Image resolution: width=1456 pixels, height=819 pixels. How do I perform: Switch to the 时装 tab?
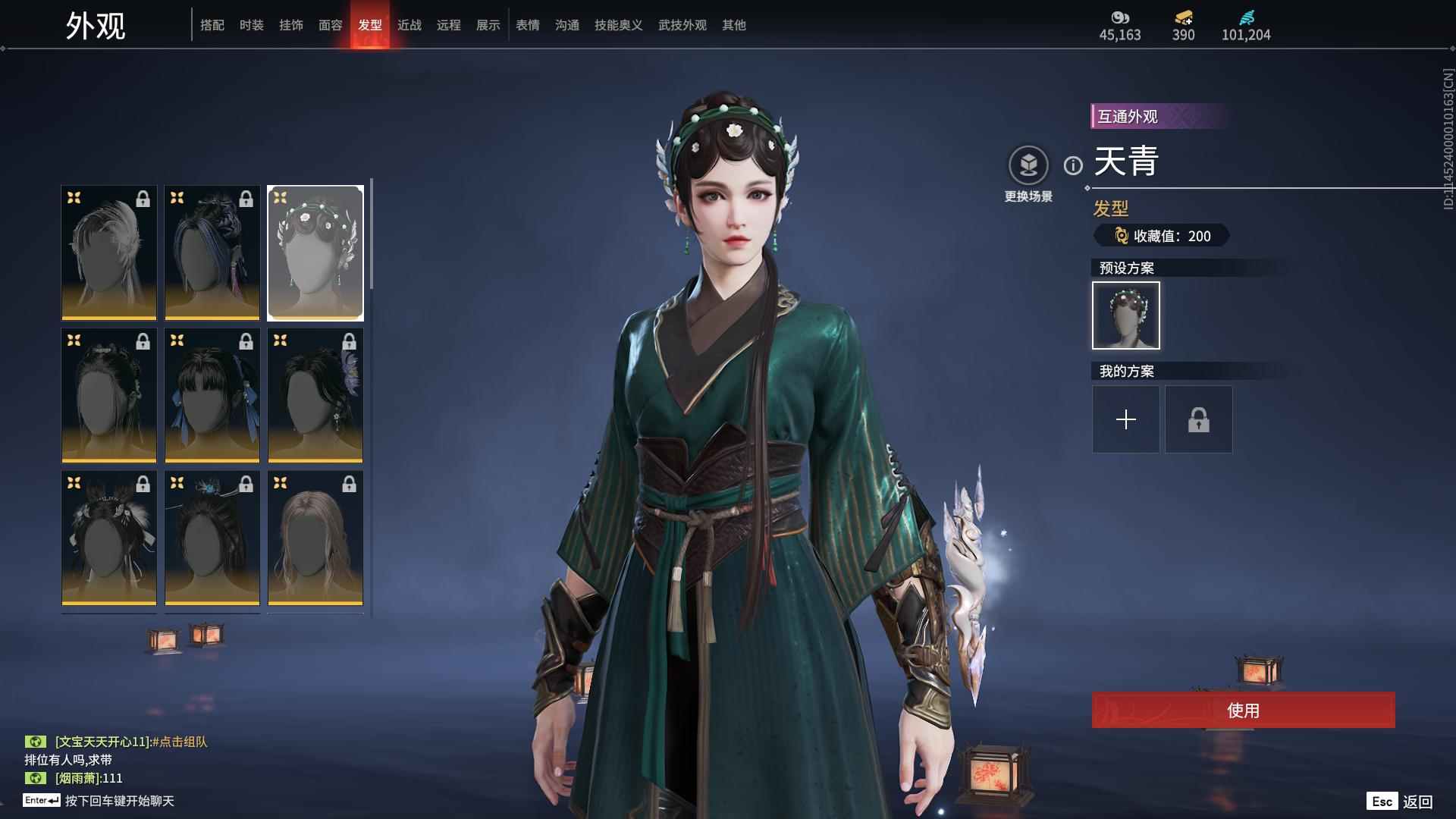click(251, 25)
